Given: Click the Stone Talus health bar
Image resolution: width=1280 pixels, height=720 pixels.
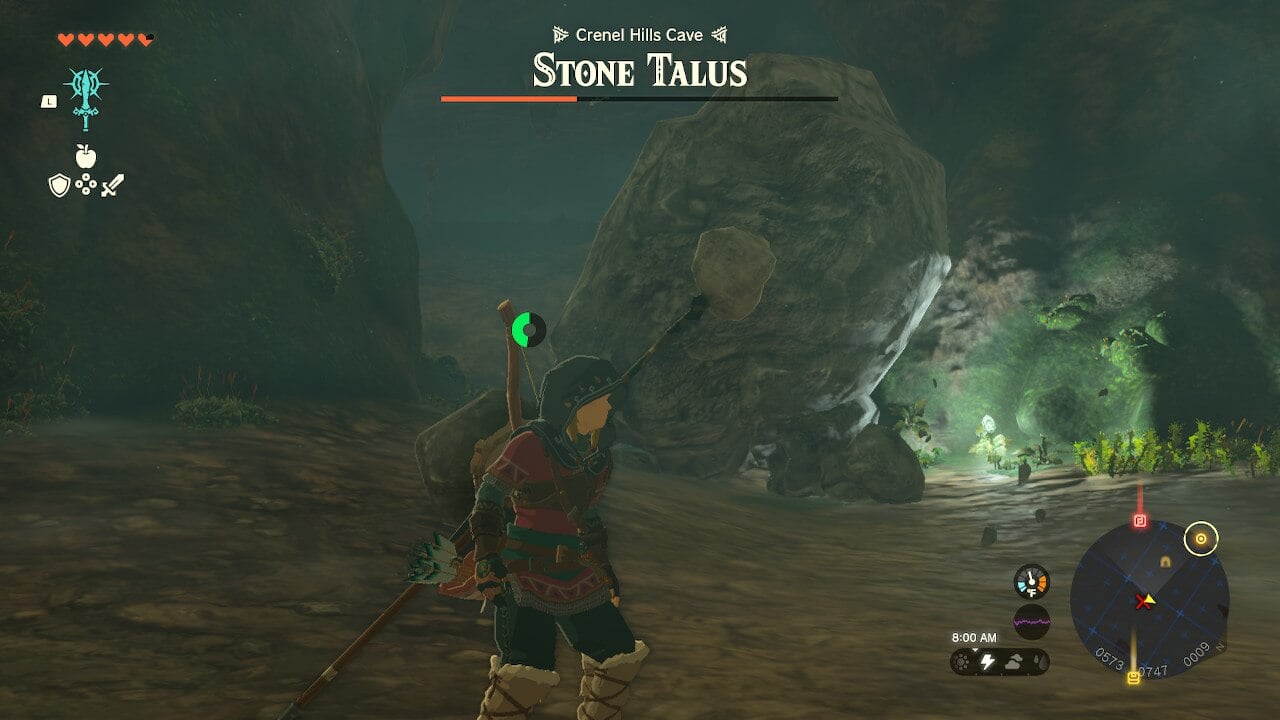Looking at the screenshot, I should click(637, 100).
